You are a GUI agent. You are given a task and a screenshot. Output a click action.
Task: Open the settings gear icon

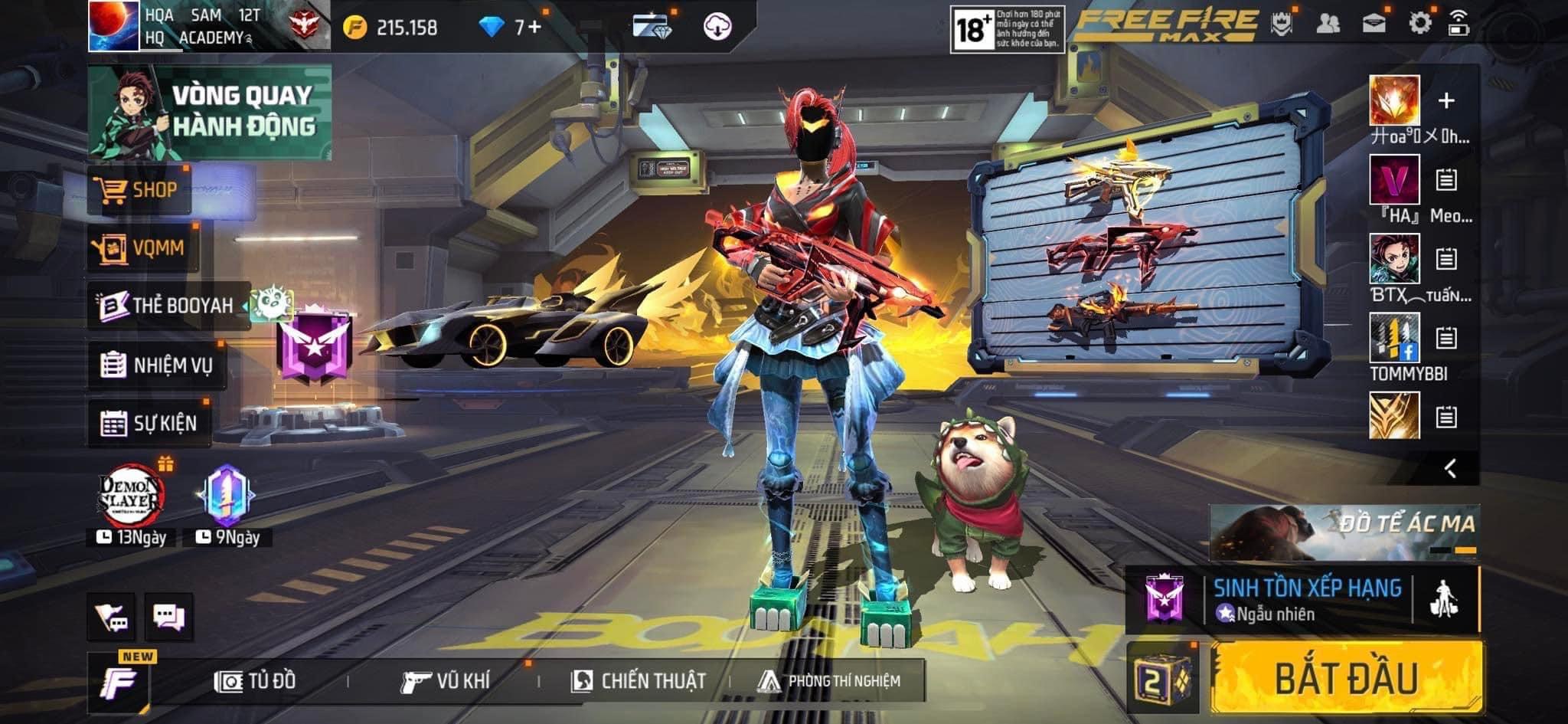click(1419, 24)
